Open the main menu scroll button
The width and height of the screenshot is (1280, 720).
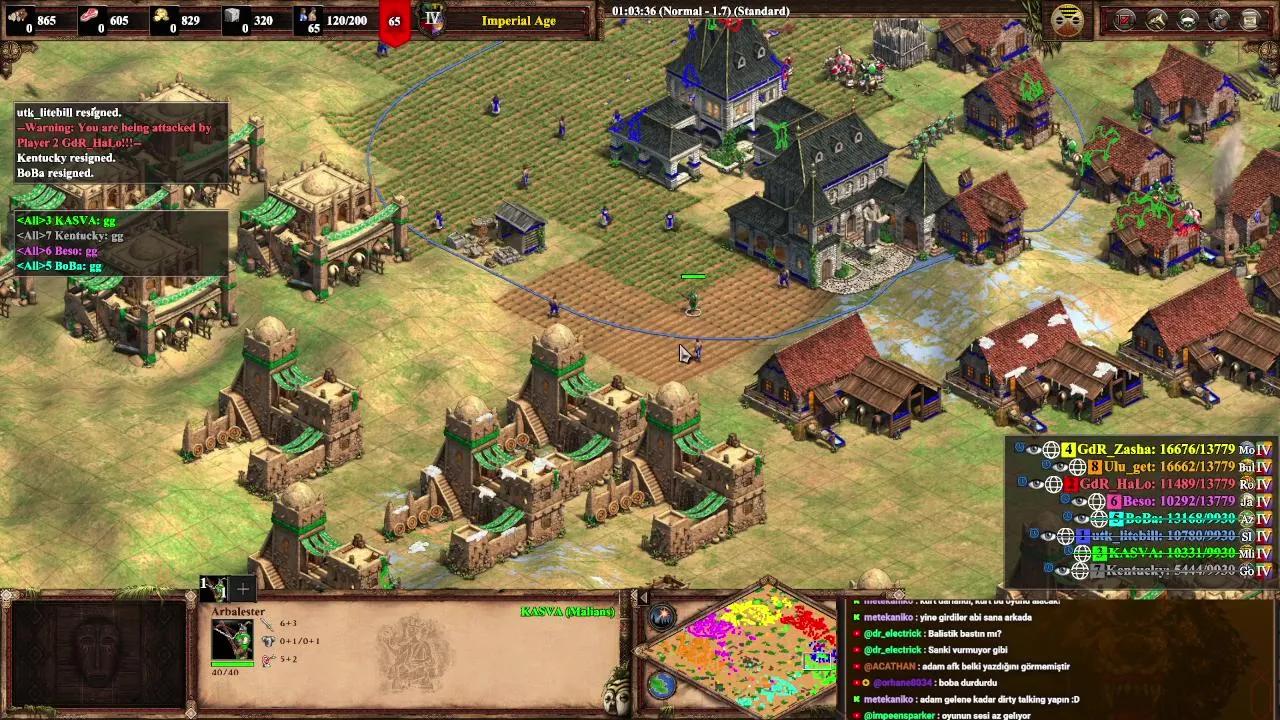(x=1251, y=19)
